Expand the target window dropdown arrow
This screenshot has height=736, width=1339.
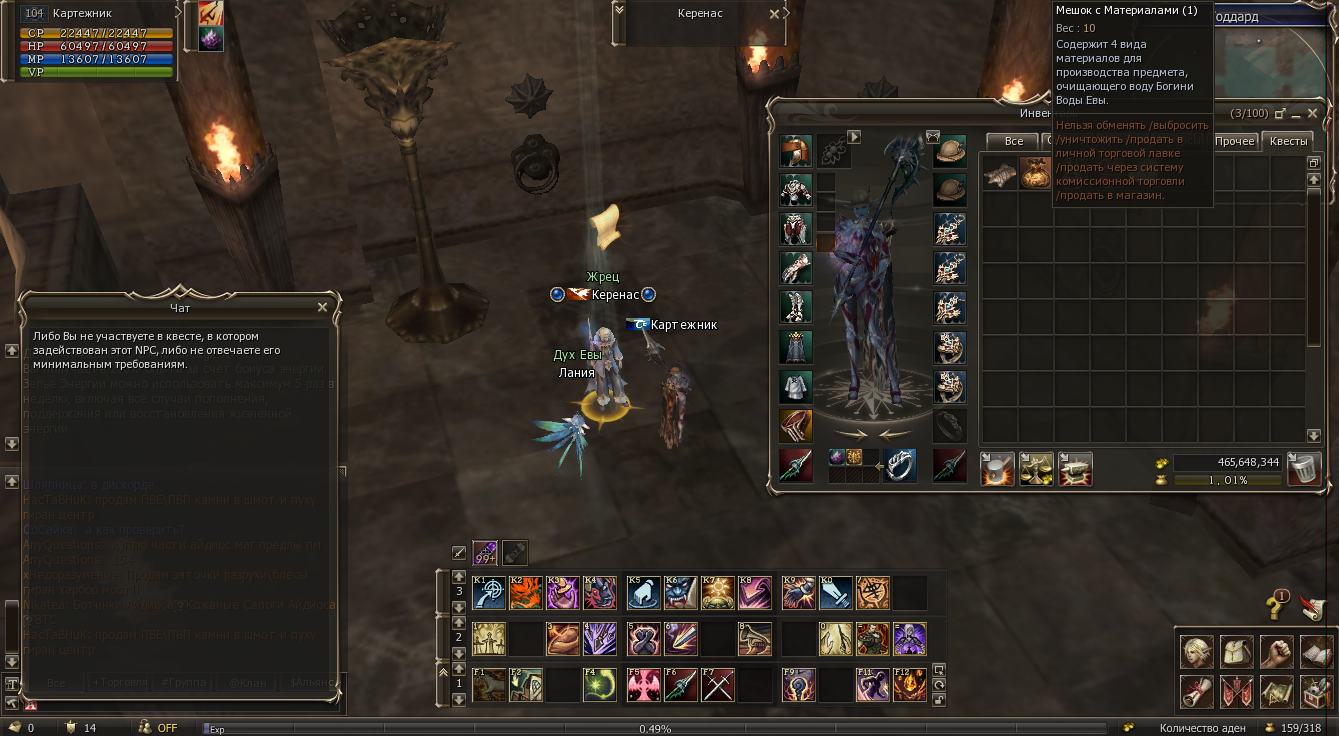(620, 10)
